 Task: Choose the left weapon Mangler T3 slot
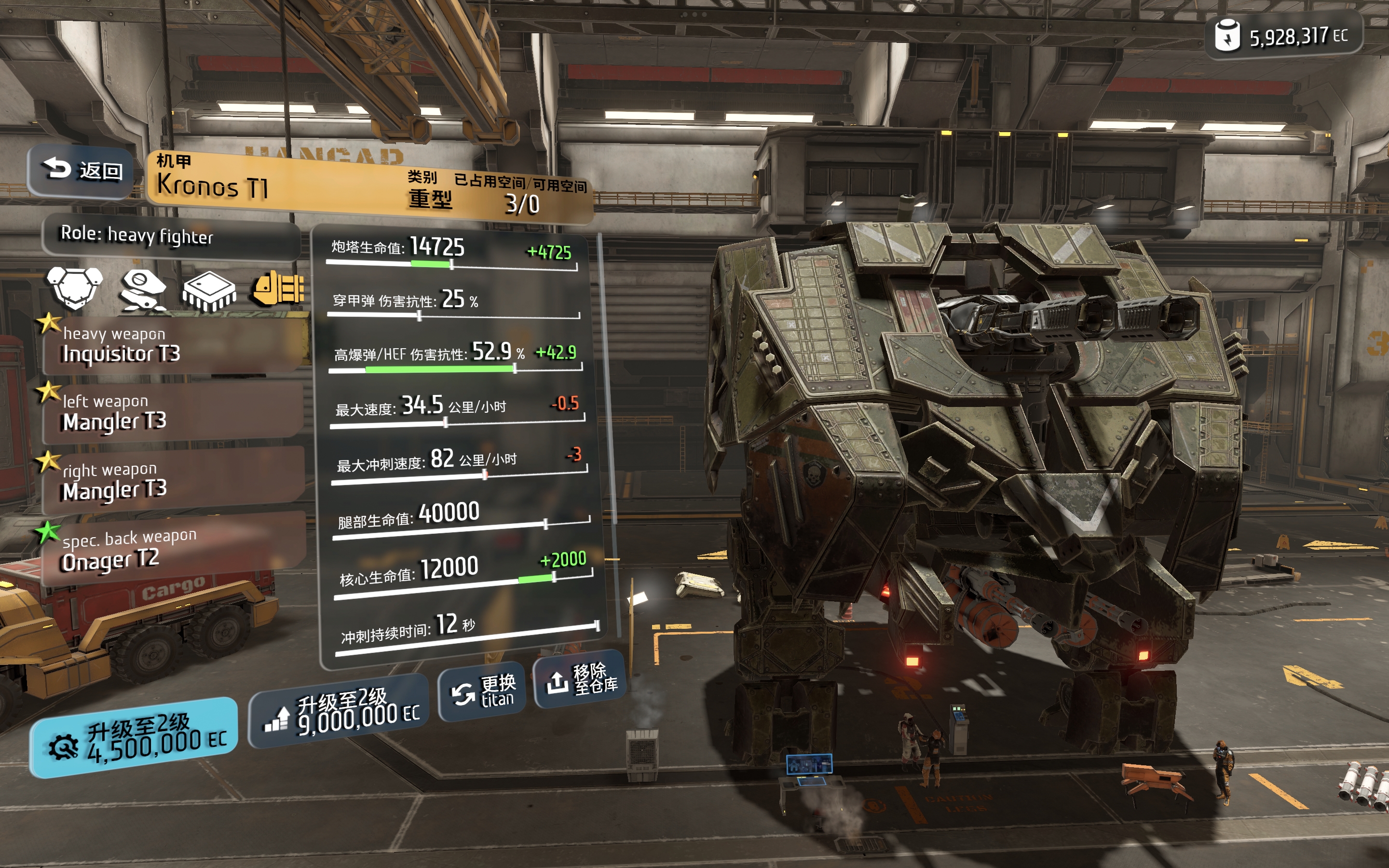tap(172, 413)
